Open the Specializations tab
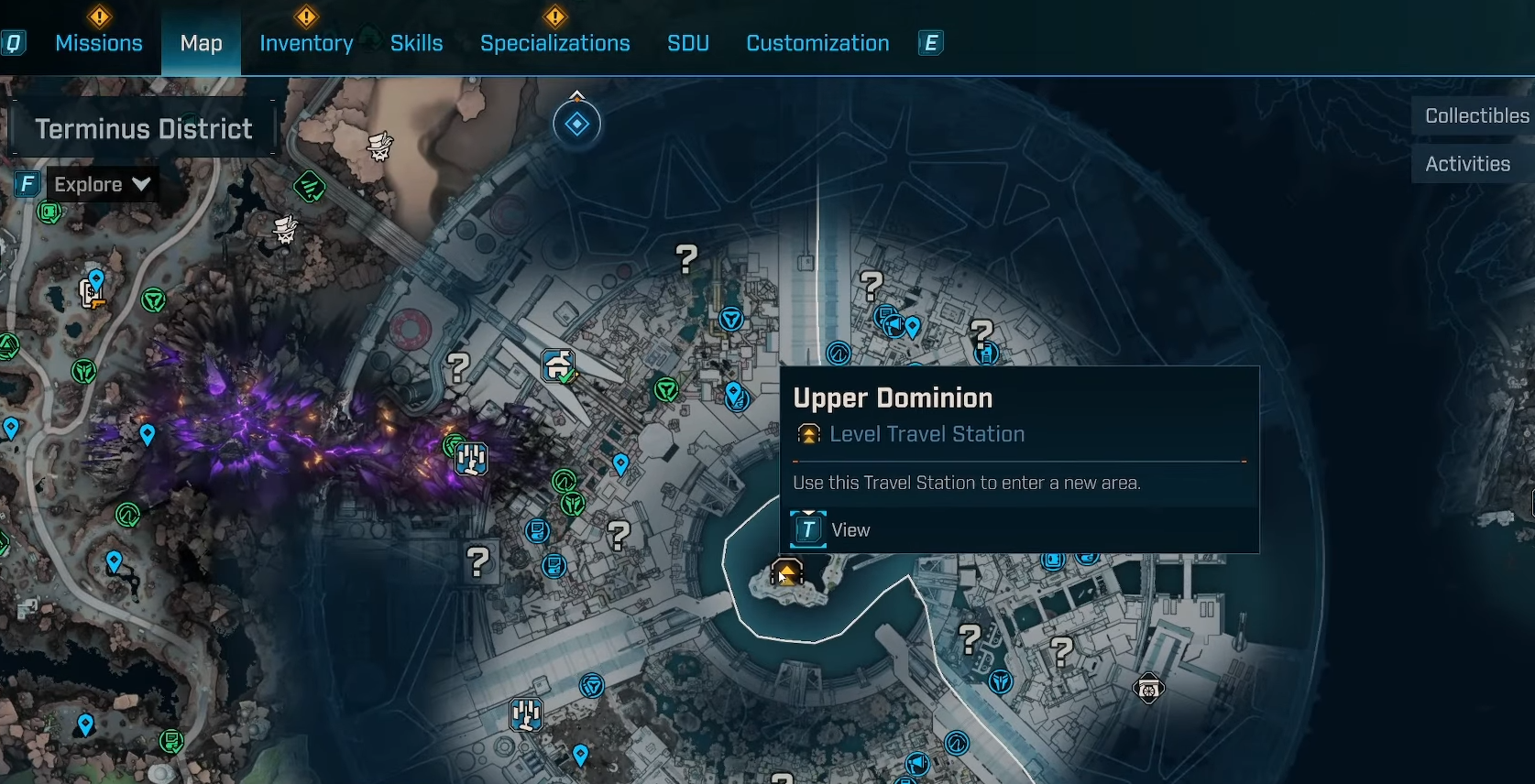The height and width of the screenshot is (784, 1535). [x=554, y=43]
